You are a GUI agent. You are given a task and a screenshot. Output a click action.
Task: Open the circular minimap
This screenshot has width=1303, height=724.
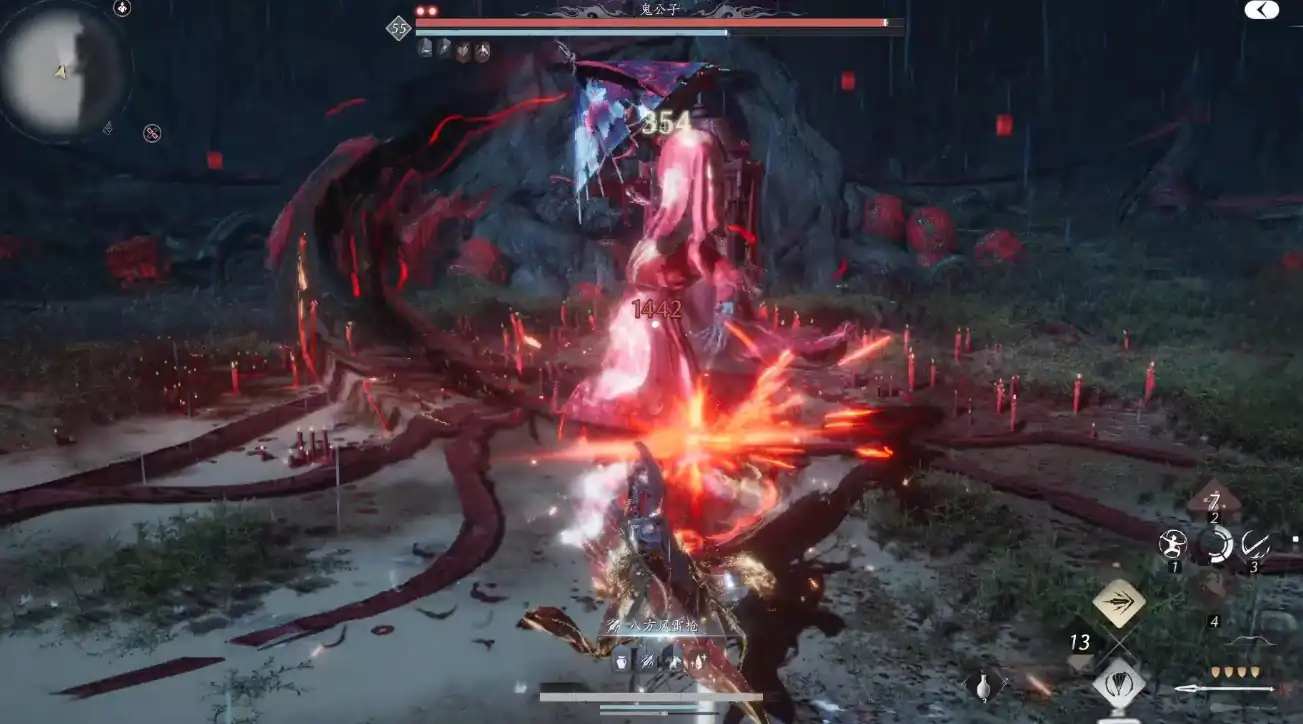60,70
